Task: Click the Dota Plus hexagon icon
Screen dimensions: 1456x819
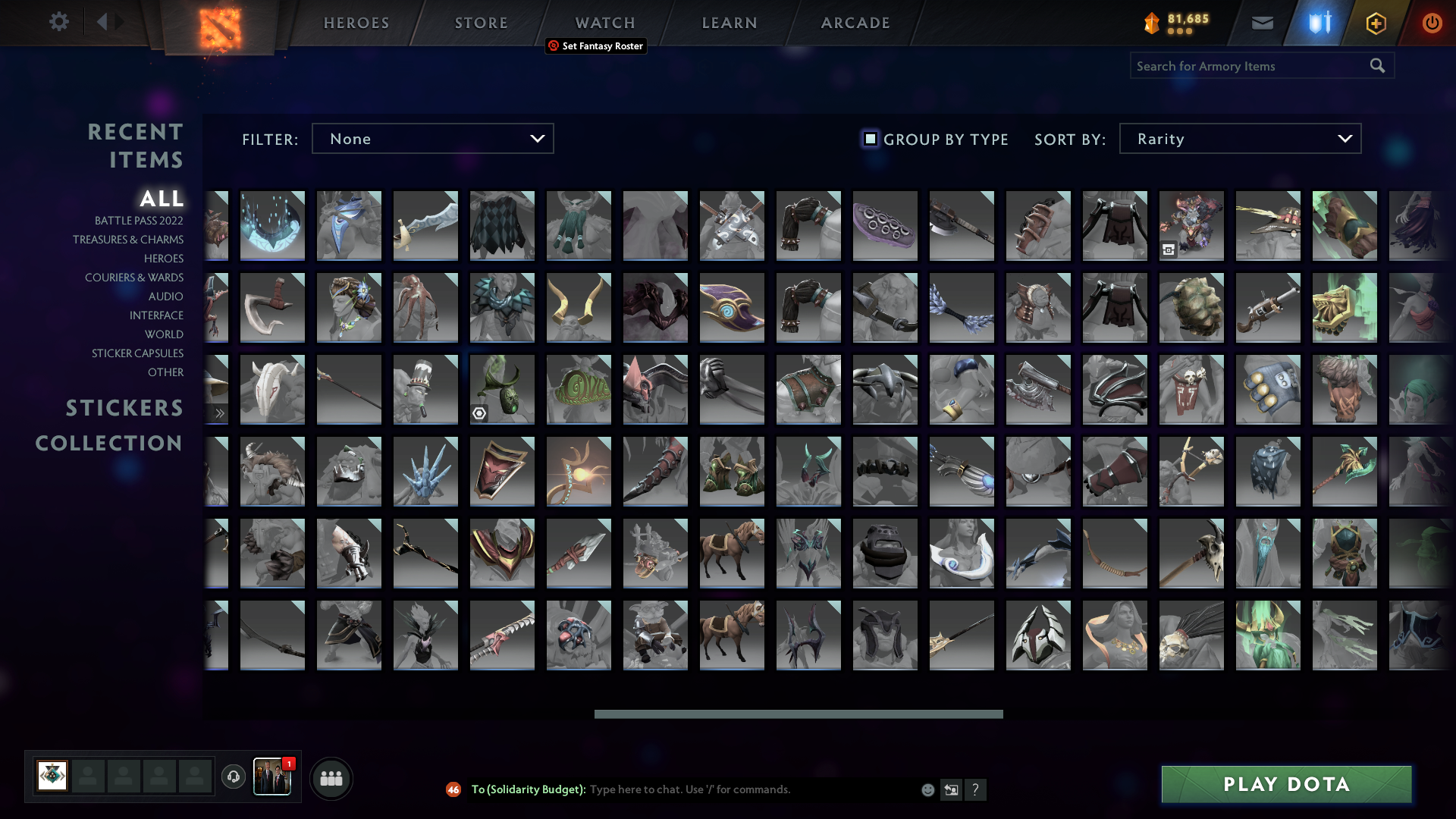Action: click(1375, 23)
